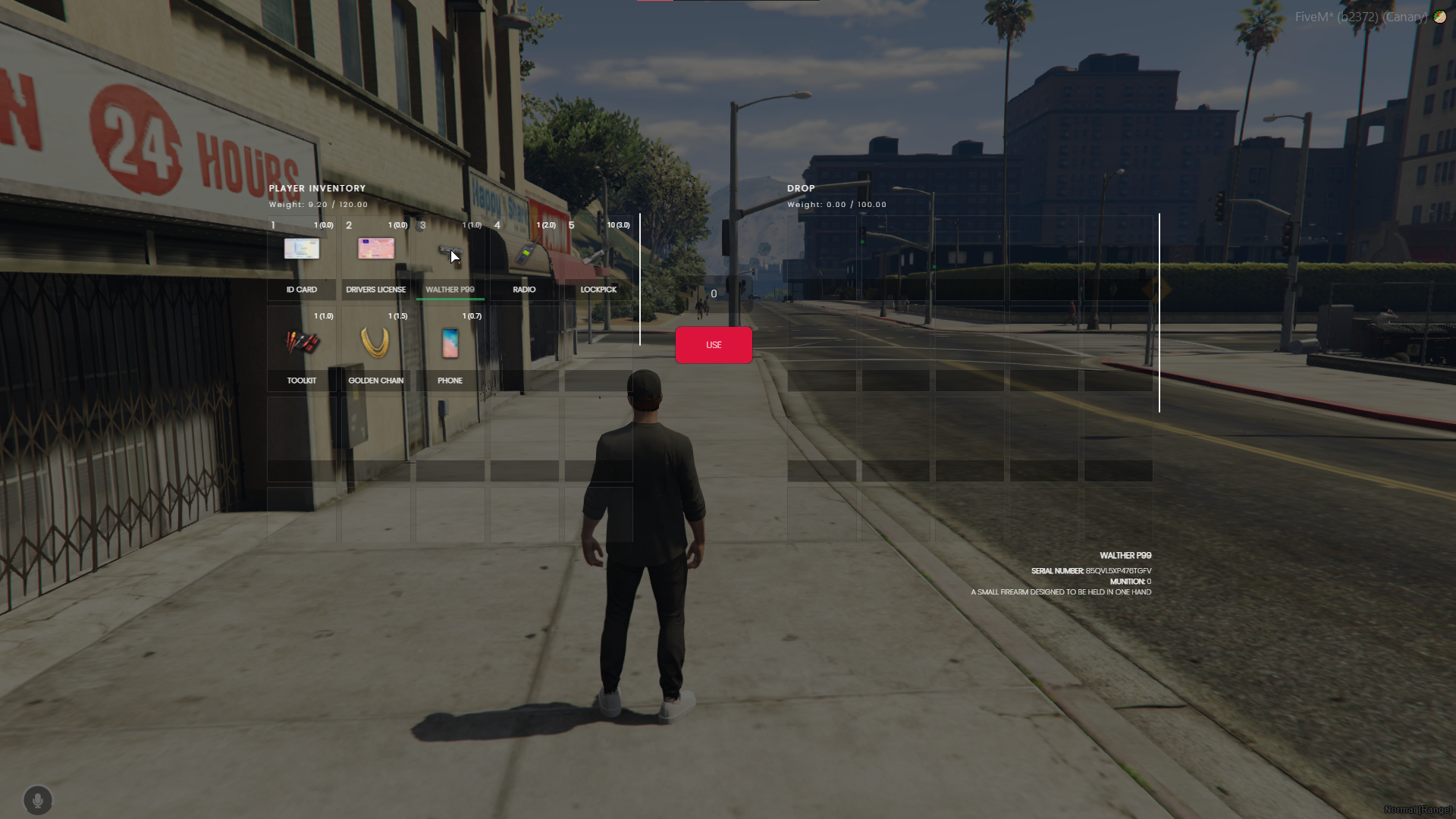Select the ID Card inventory slot
The height and width of the screenshot is (819, 1456).
[301, 254]
